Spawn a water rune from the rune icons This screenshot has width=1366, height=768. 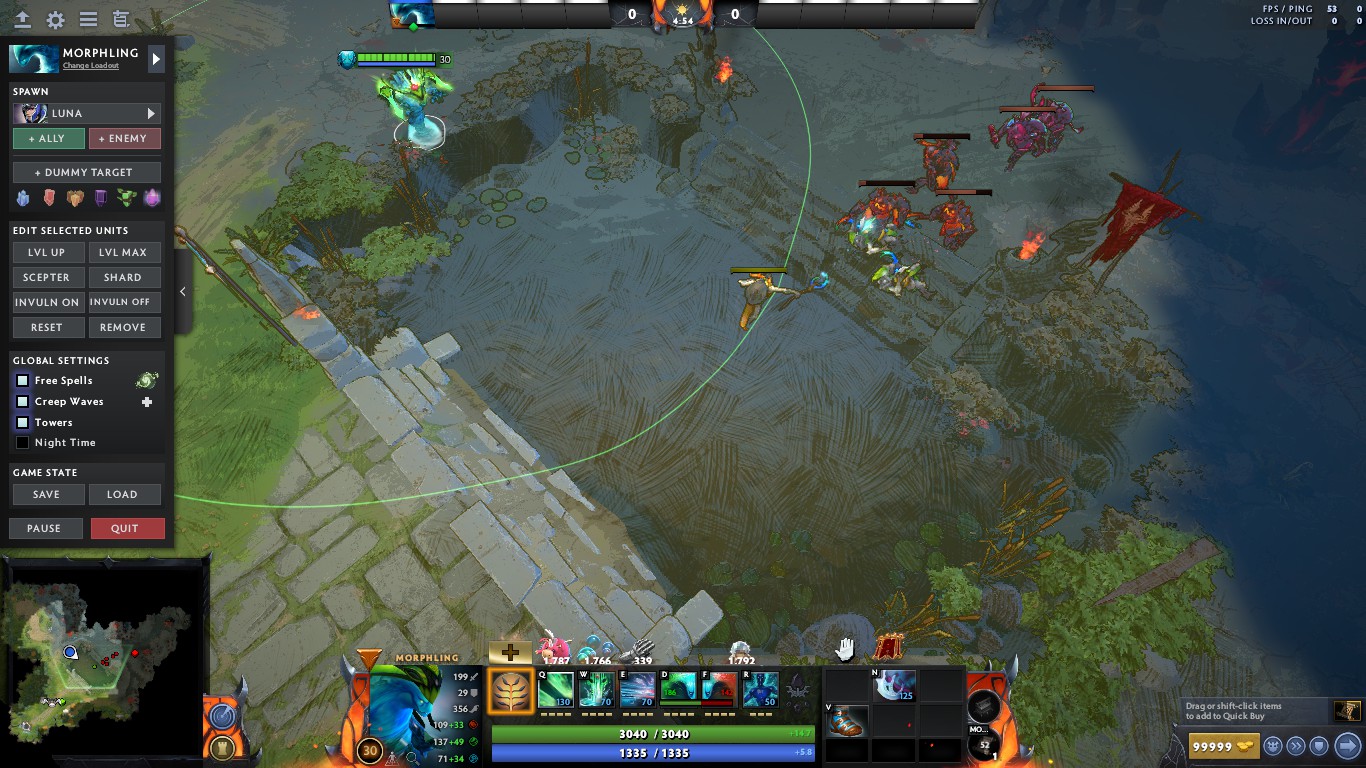pyautogui.click(x=22, y=197)
